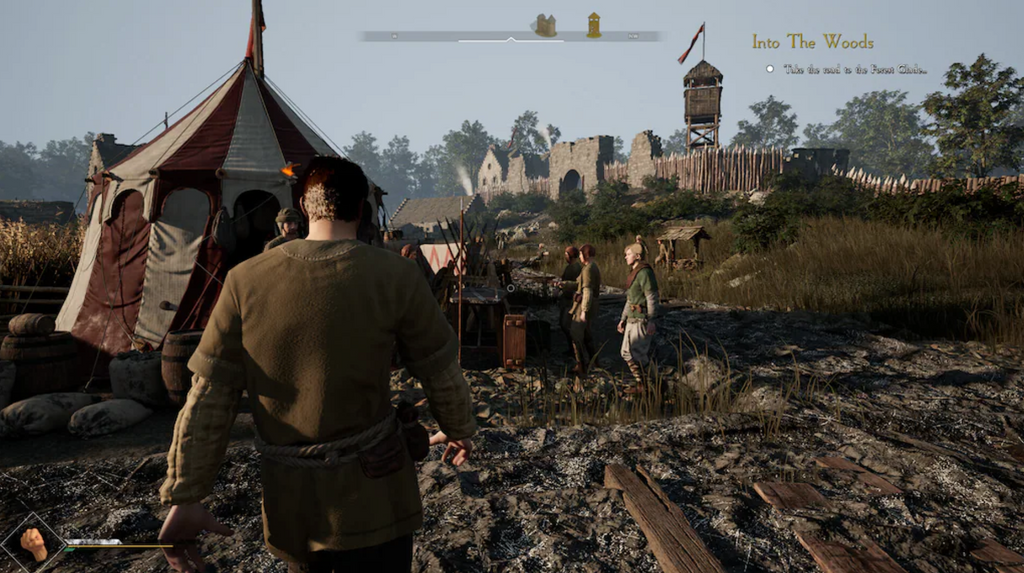The height and width of the screenshot is (573, 1024).
Task: Click the gold tower marker on the compass
Action: tap(594, 25)
